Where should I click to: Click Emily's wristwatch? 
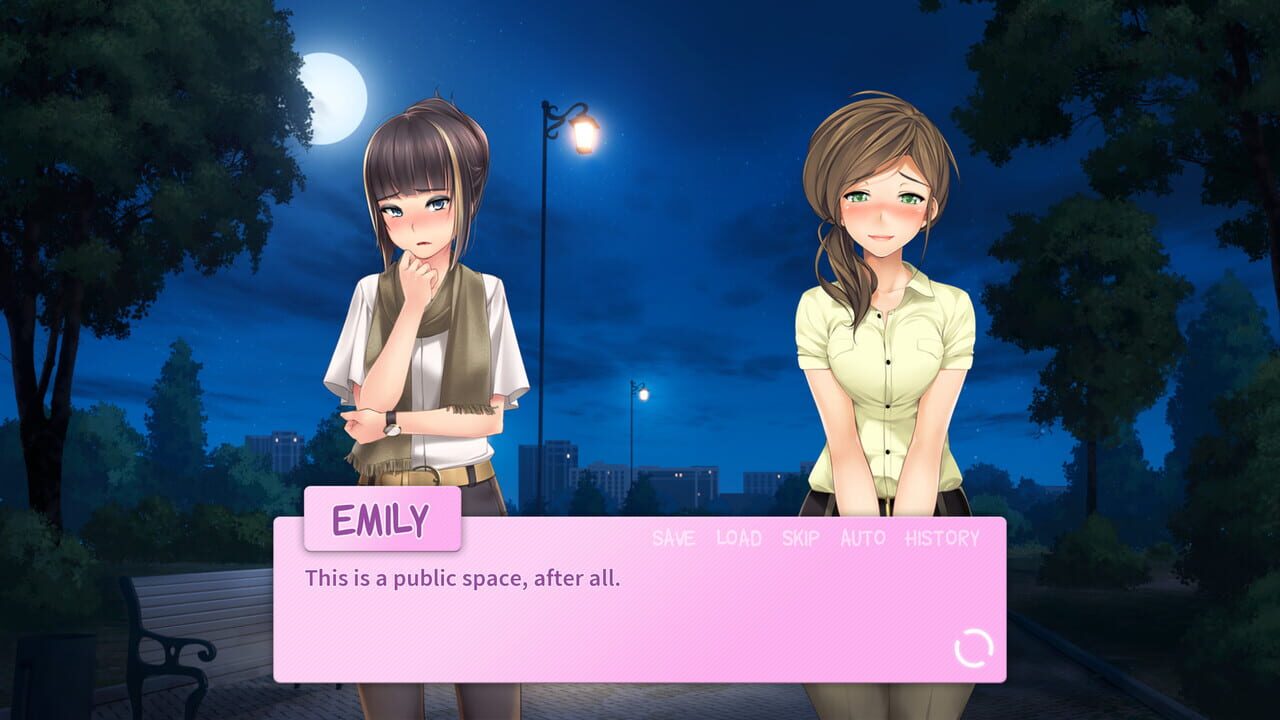coord(390,424)
